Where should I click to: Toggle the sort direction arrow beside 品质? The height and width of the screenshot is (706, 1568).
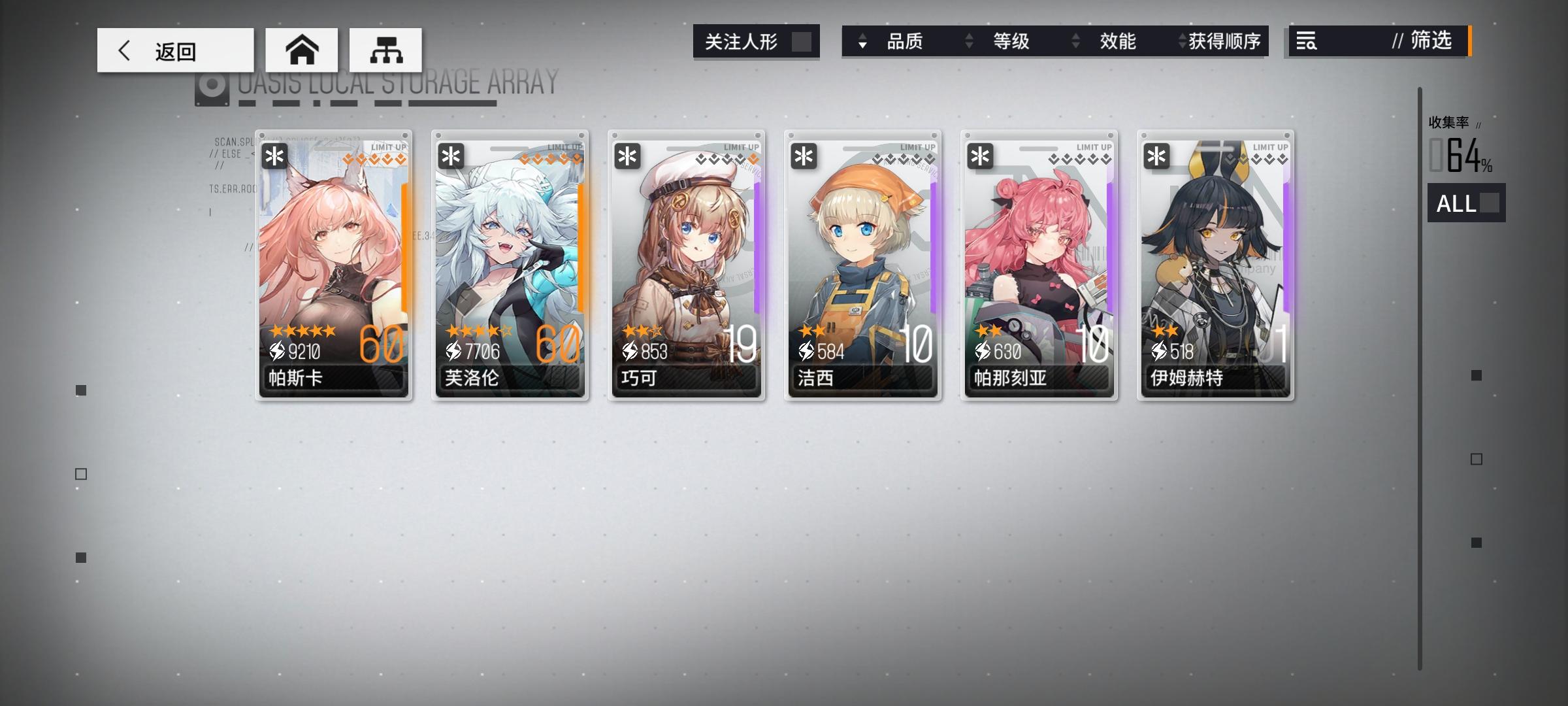pyautogui.click(x=864, y=42)
